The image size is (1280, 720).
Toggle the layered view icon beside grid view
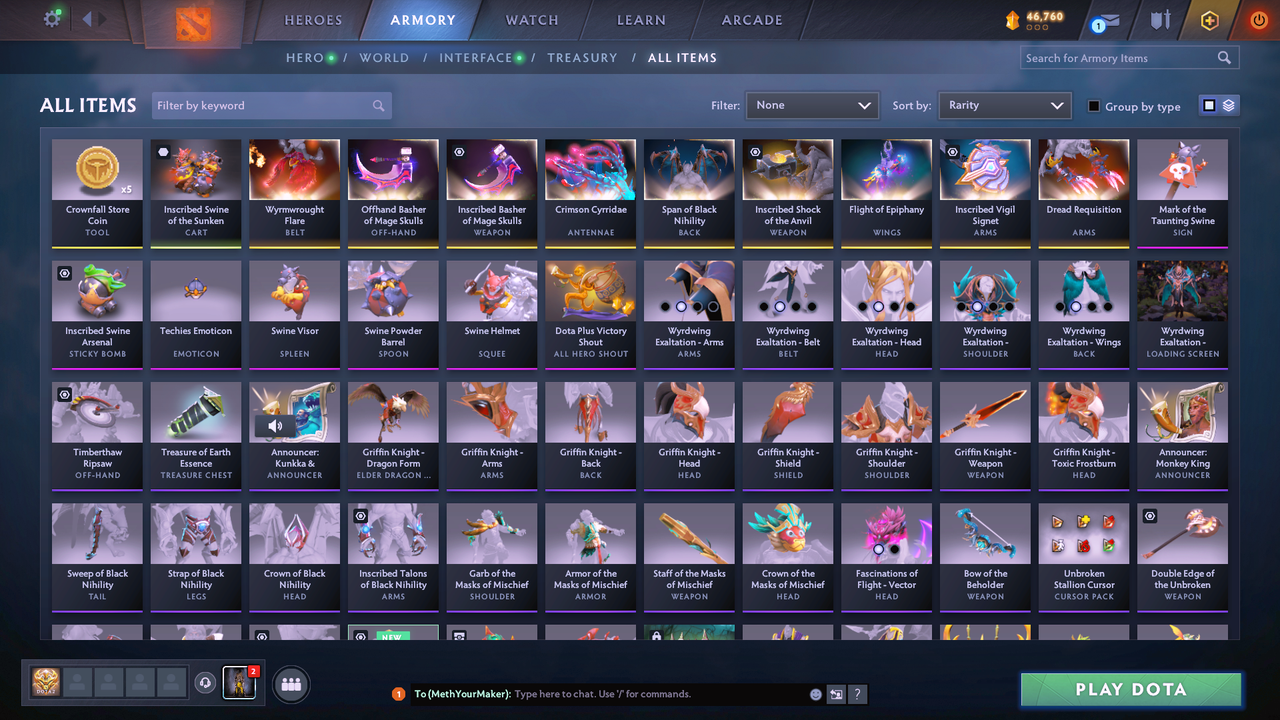point(1227,105)
